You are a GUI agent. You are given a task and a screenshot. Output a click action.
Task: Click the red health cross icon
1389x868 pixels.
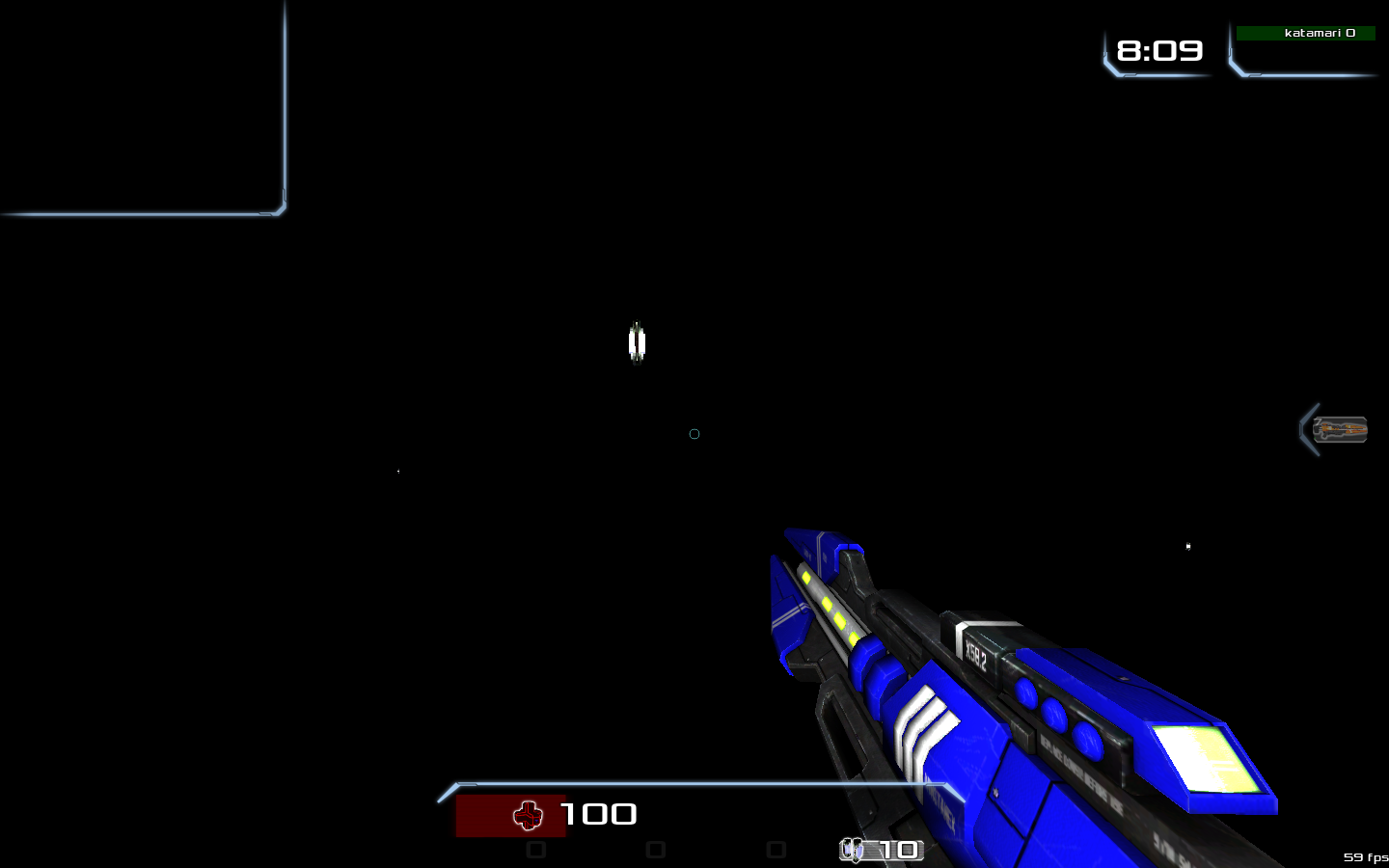click(529, 815)
